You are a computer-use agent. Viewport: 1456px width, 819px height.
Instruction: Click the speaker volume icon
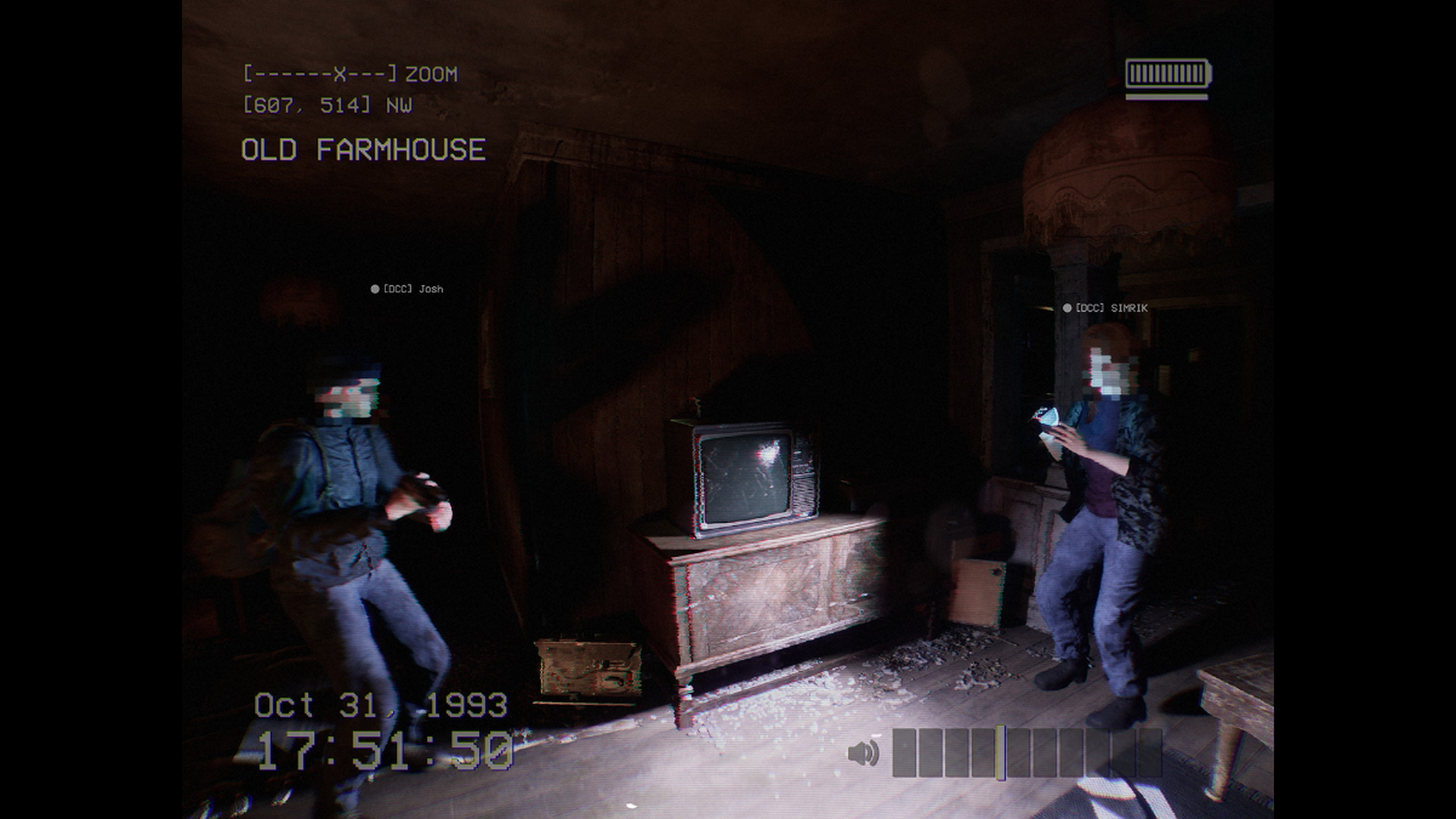point(863,753)
